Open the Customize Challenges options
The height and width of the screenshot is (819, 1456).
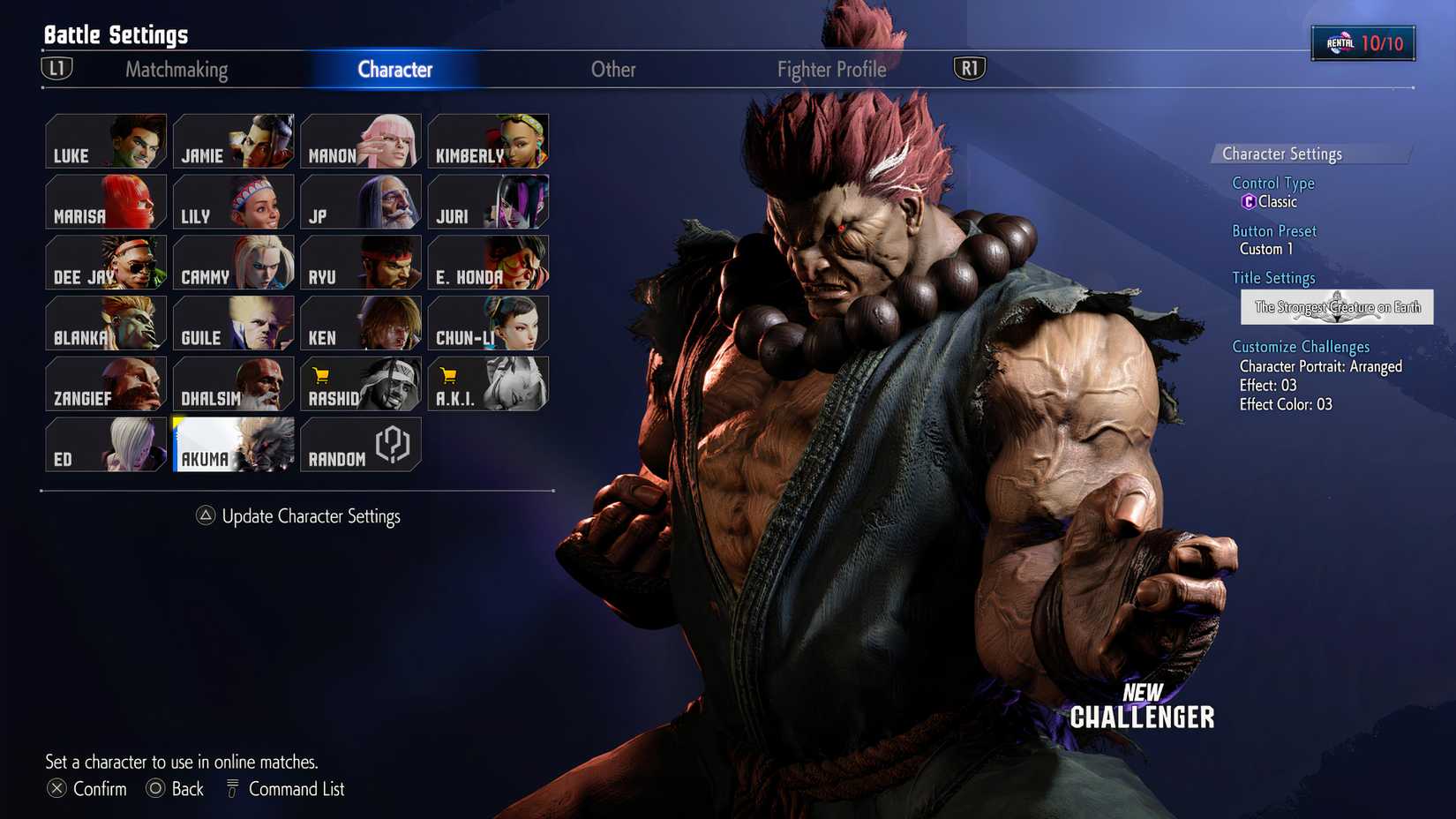(1301, 346)
